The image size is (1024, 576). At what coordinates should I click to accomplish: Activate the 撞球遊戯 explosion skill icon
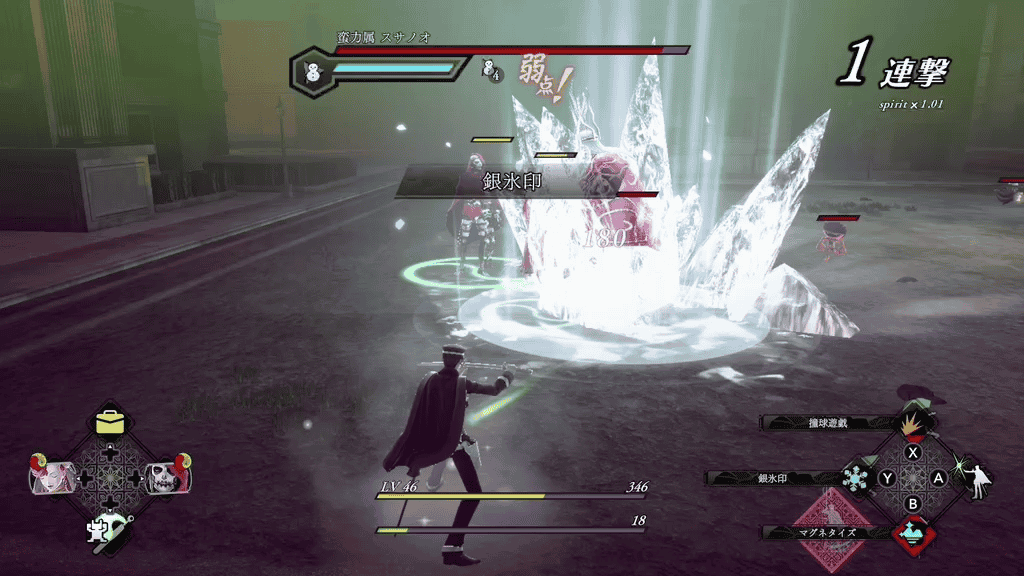coord(910,424)
